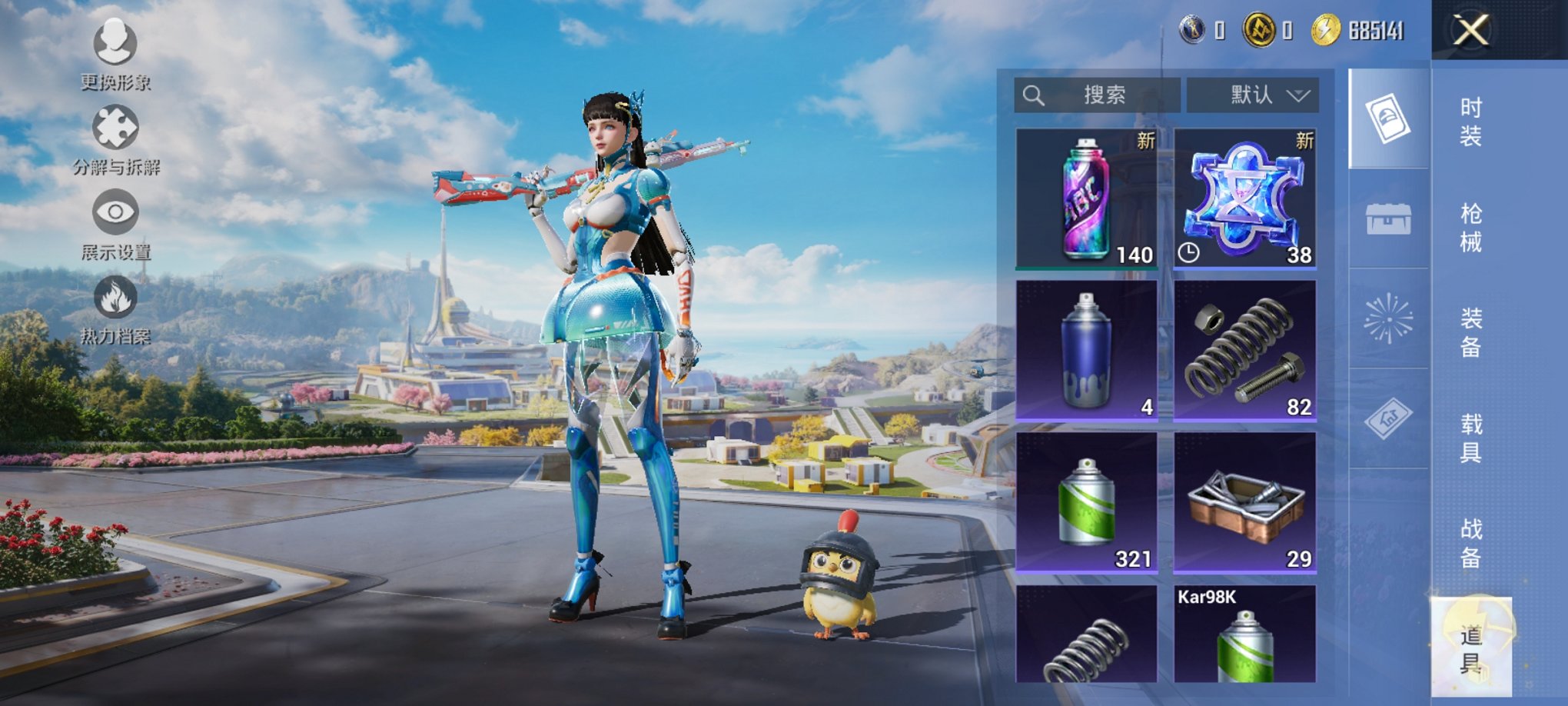Image resolution: width=1568 pixels, height=706 pixels.
Task: Switch to the 装备 equipment category
Action: click(1470, 333)
